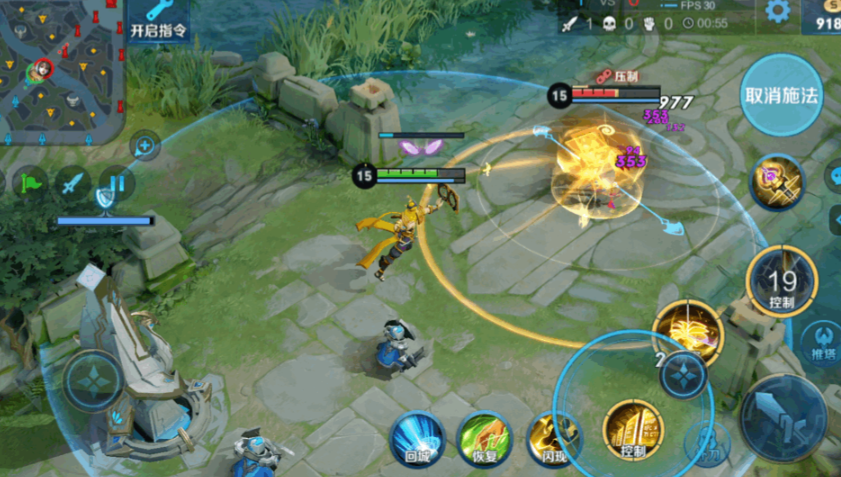
Task: Open the 开启指令 command panel
Action: pos(158,20)
